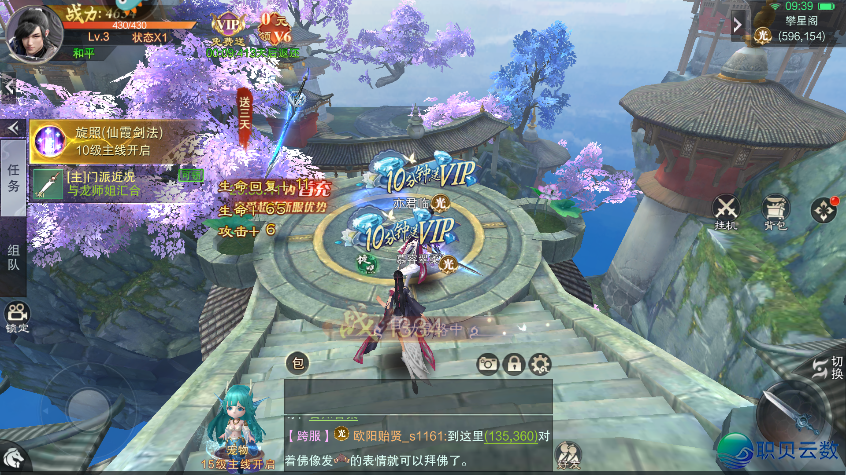The height and width of the screenshot is (475, 846).
Task: Open the VIP free gift icon
Action: coord(228,28)
